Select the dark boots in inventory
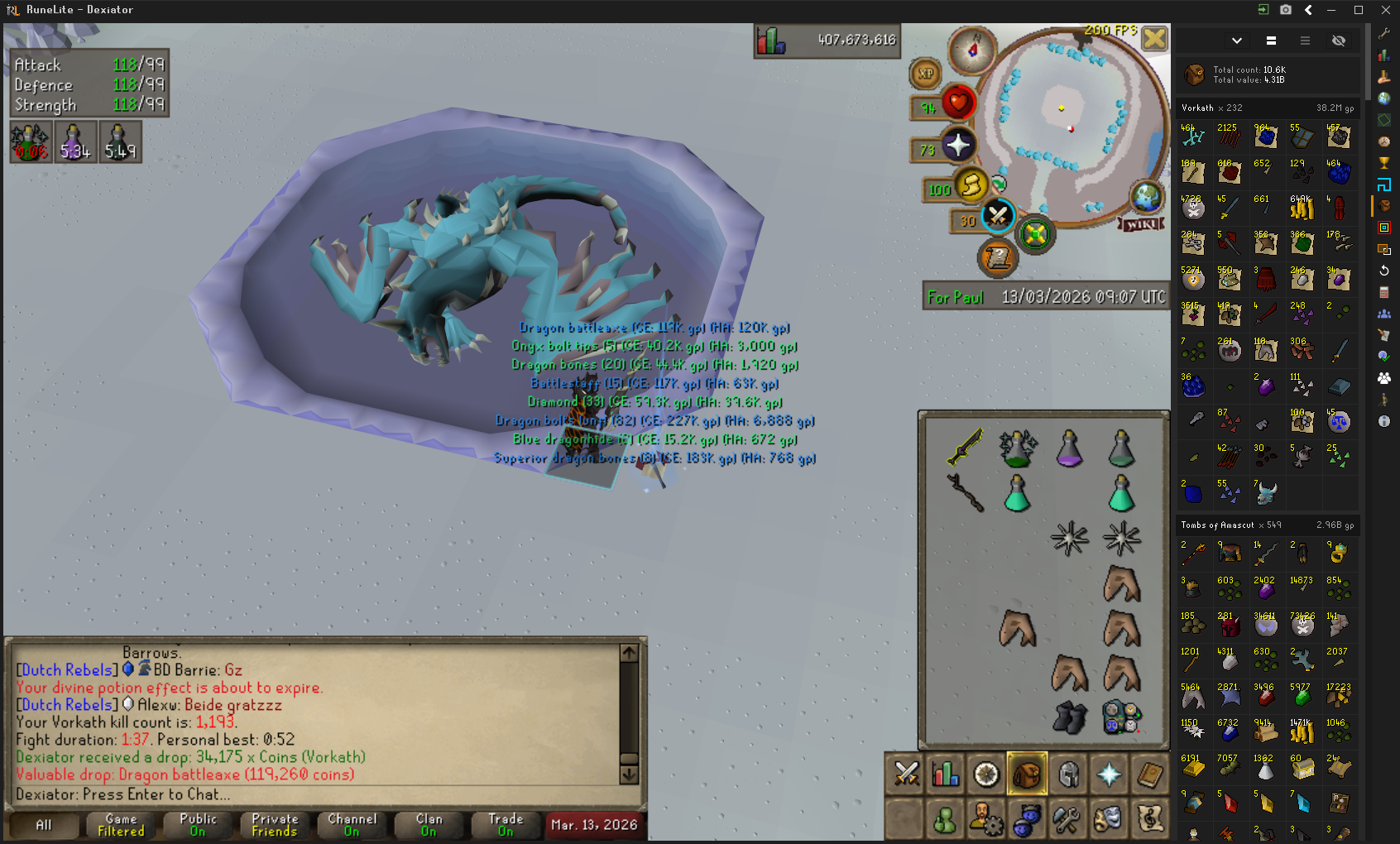 coord(1069,717)
